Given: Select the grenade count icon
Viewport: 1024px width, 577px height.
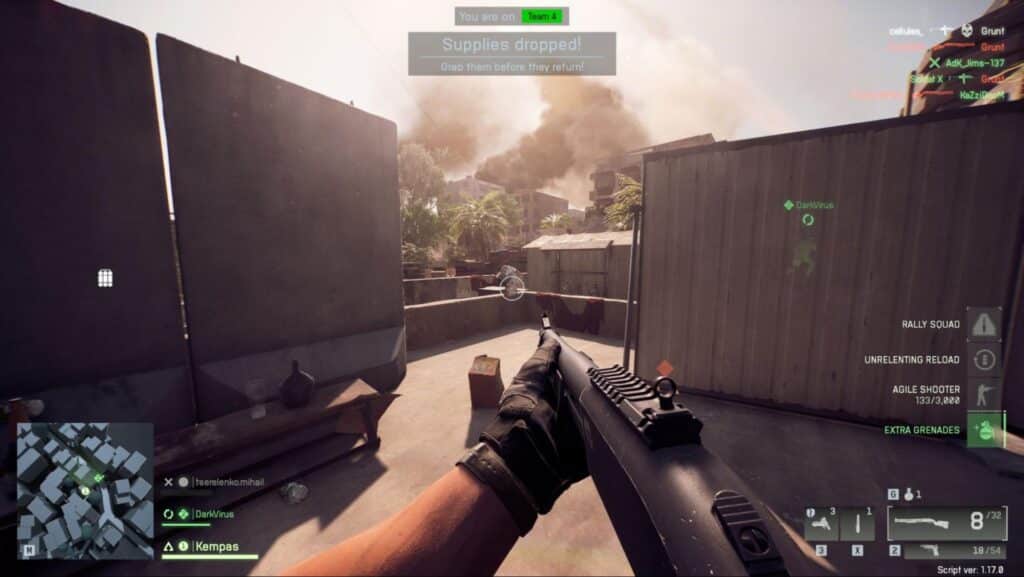Looking at the screenshot, I should pos(908,494).
